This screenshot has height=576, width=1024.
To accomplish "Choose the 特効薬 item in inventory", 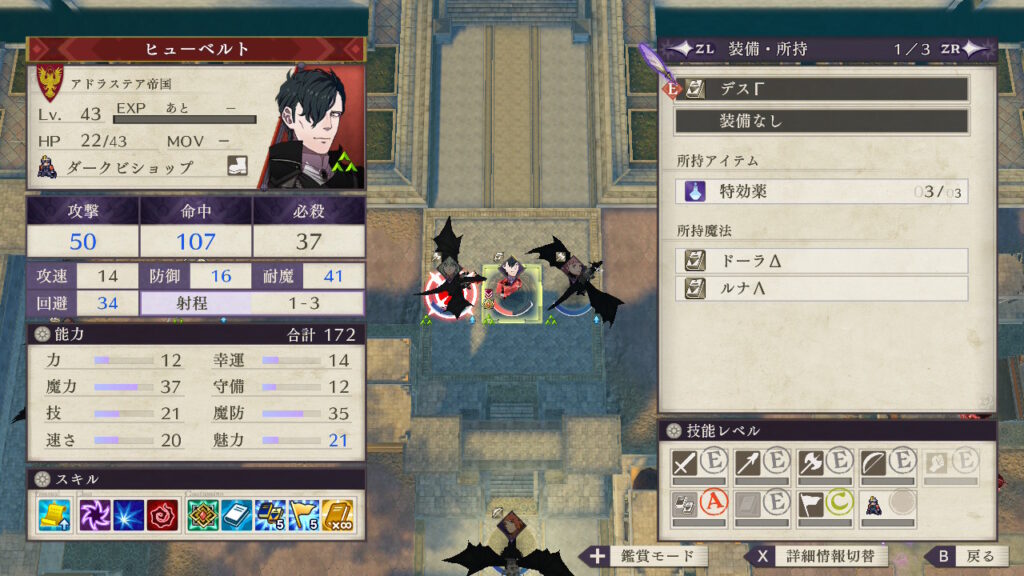I will [x=821, y=191].
